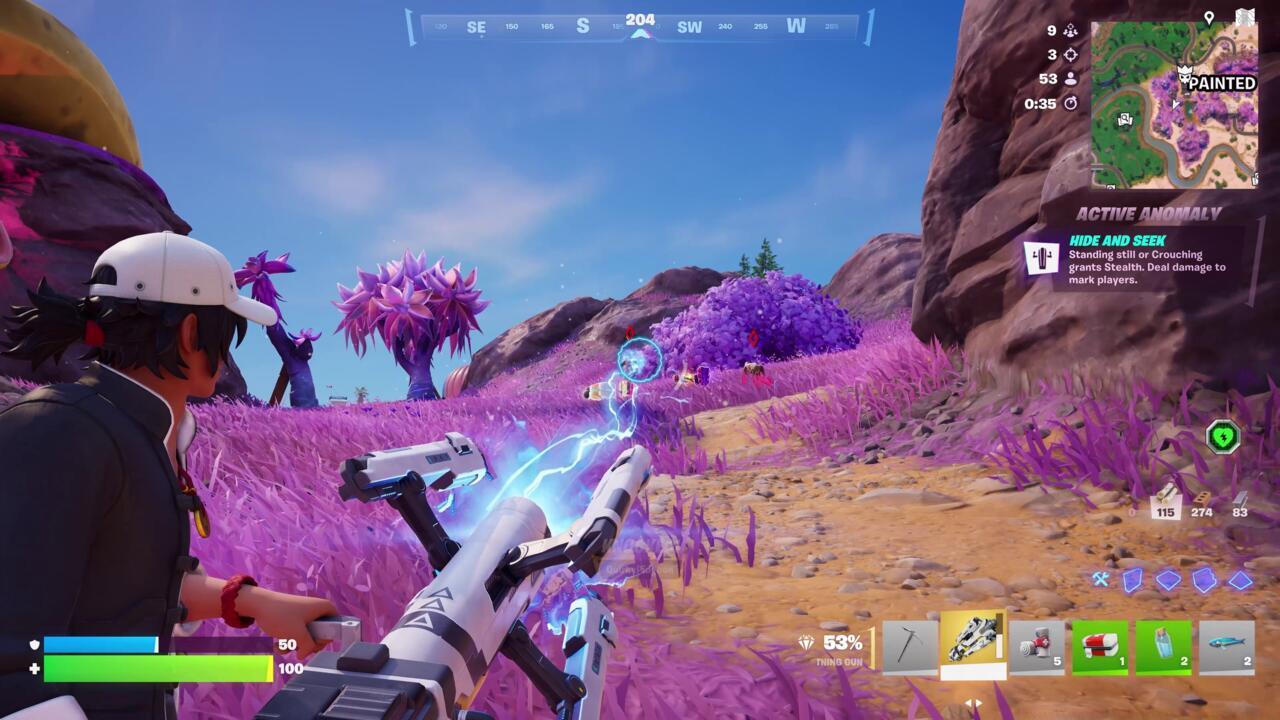Select the pickaxe in the first hotbar slot

910,642
